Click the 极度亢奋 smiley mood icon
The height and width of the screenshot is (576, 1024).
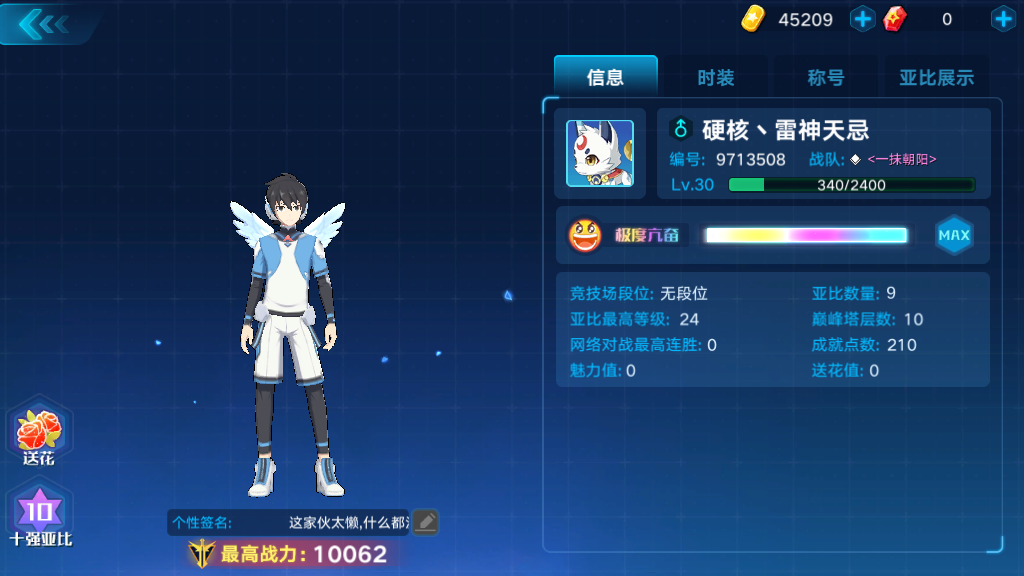pyautogui.click(x=585, y=236)
